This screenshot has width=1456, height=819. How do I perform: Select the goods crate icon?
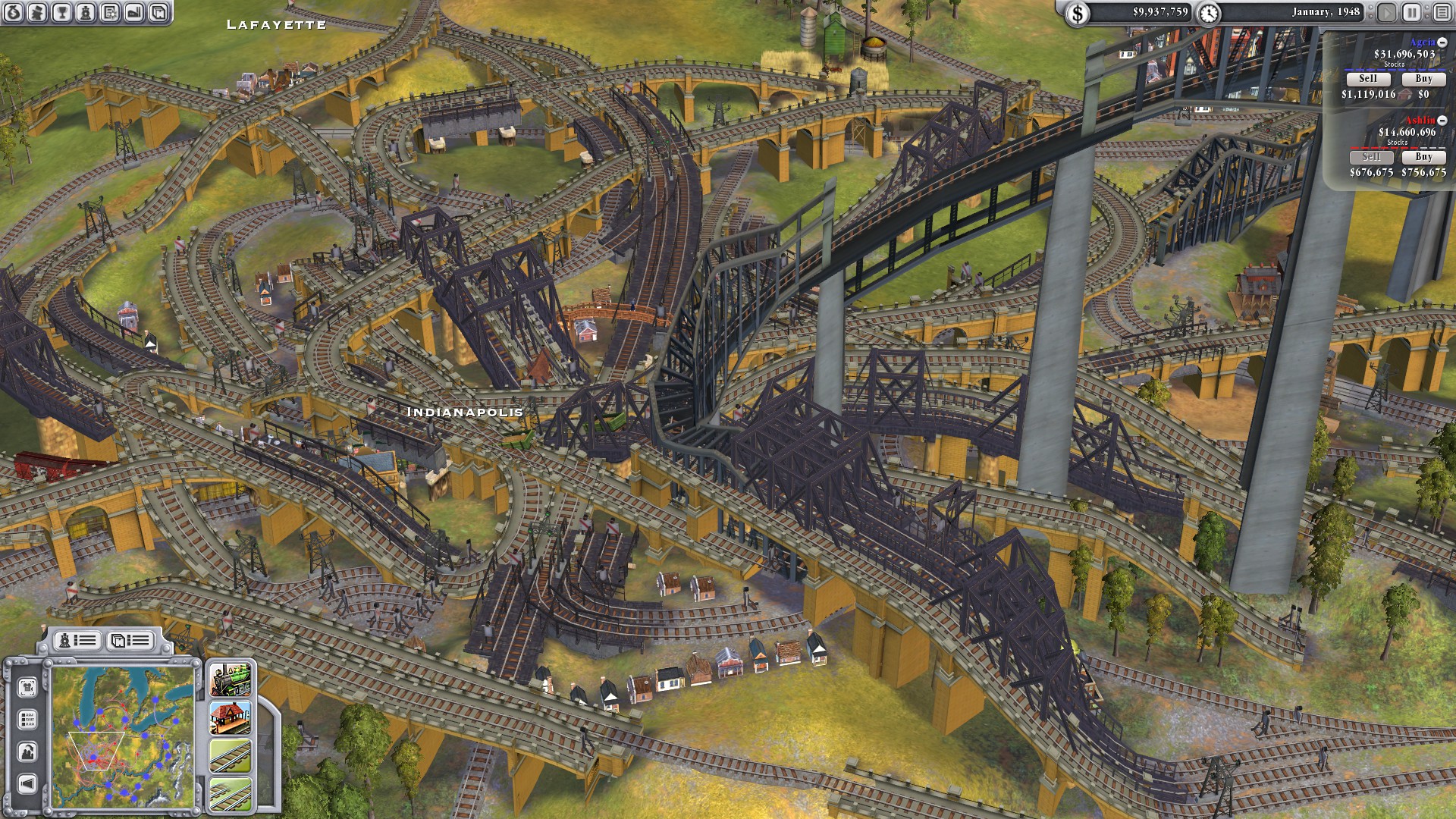click(158, 13)
